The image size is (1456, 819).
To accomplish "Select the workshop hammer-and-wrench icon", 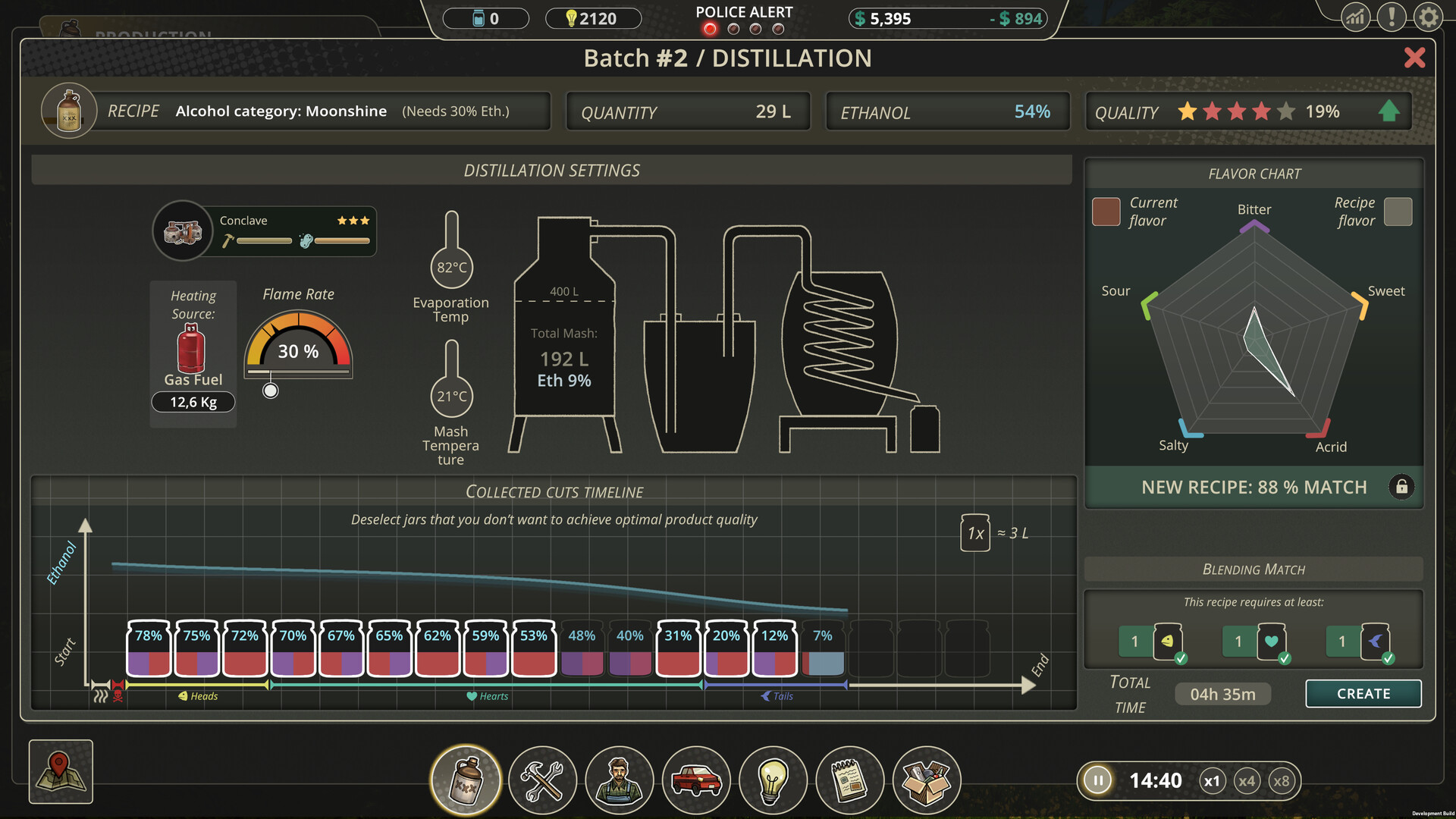I will pyautogui.click(x=542, y=780).
